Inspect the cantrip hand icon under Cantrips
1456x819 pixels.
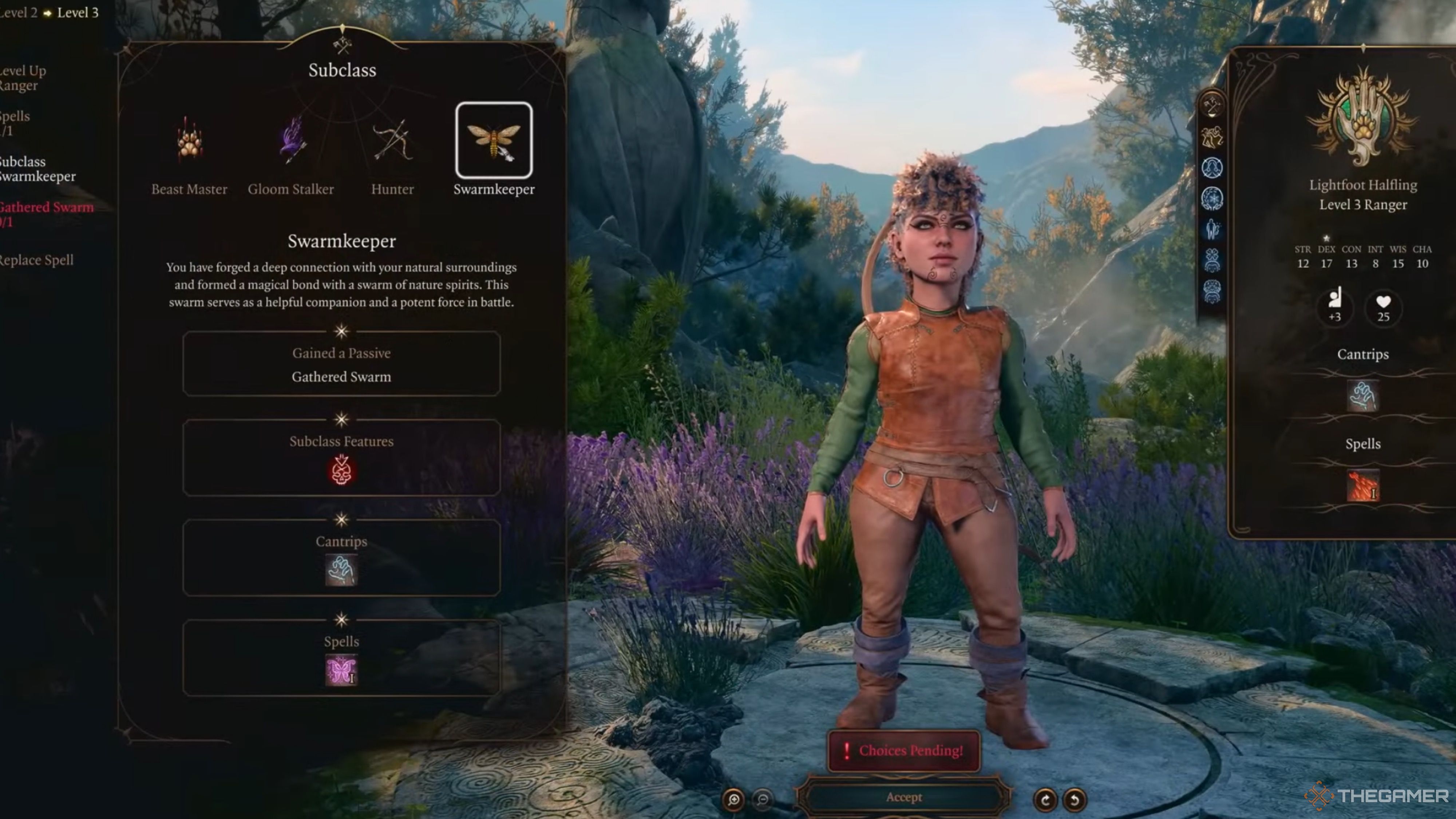tap(341, 570)
